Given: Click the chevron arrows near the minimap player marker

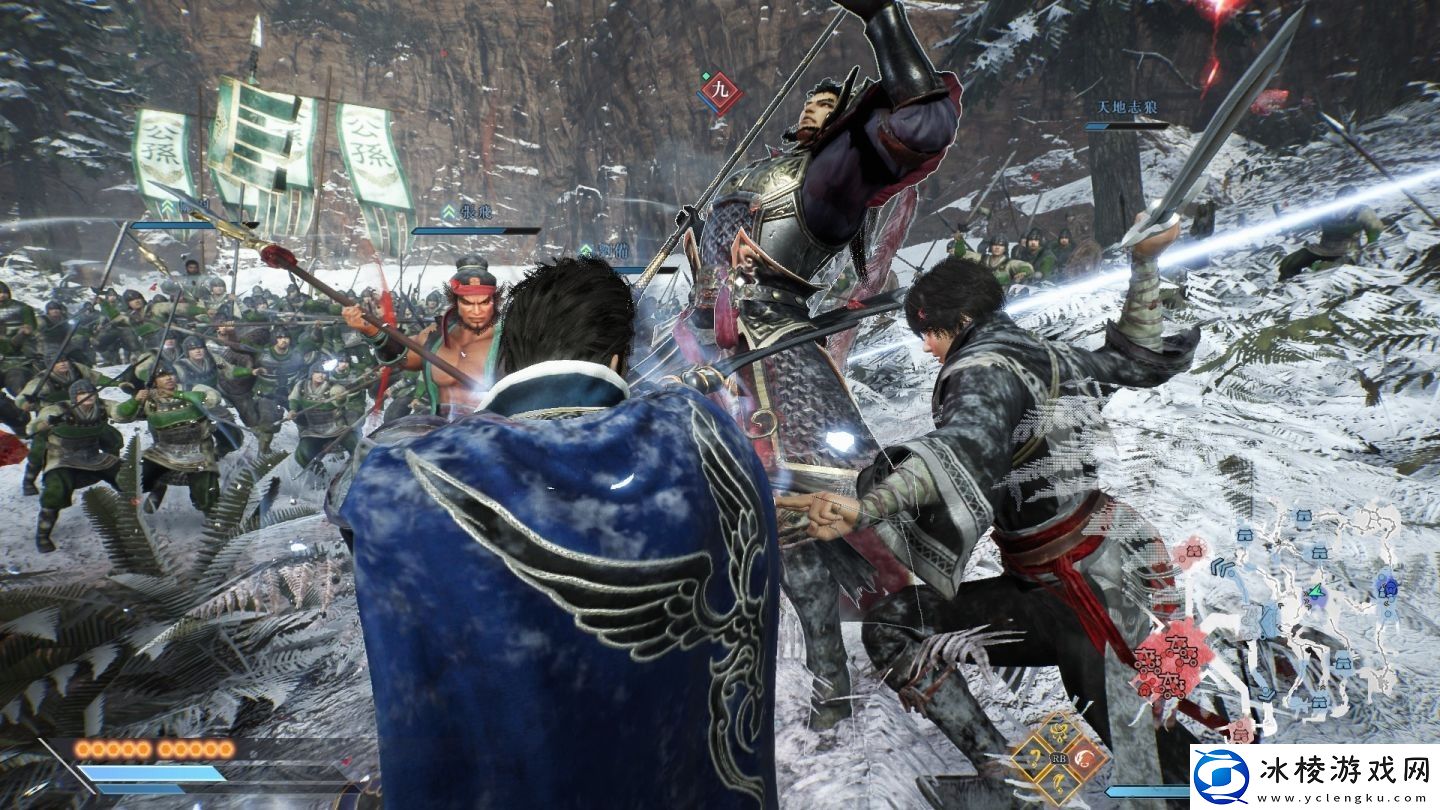Looking at the screenshot, I should [1222, 568].
